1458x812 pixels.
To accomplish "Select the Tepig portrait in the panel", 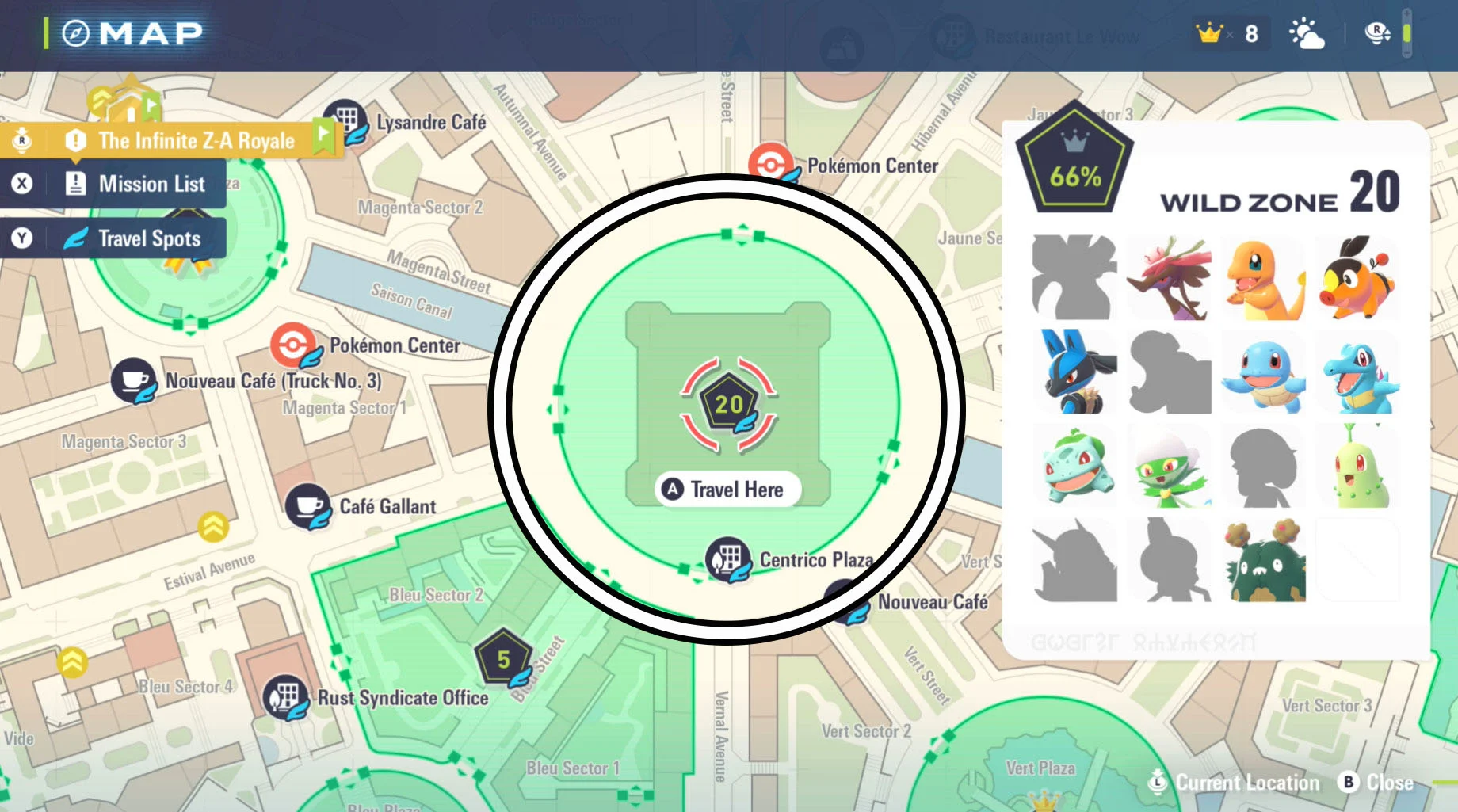I will coord(1357,279).
